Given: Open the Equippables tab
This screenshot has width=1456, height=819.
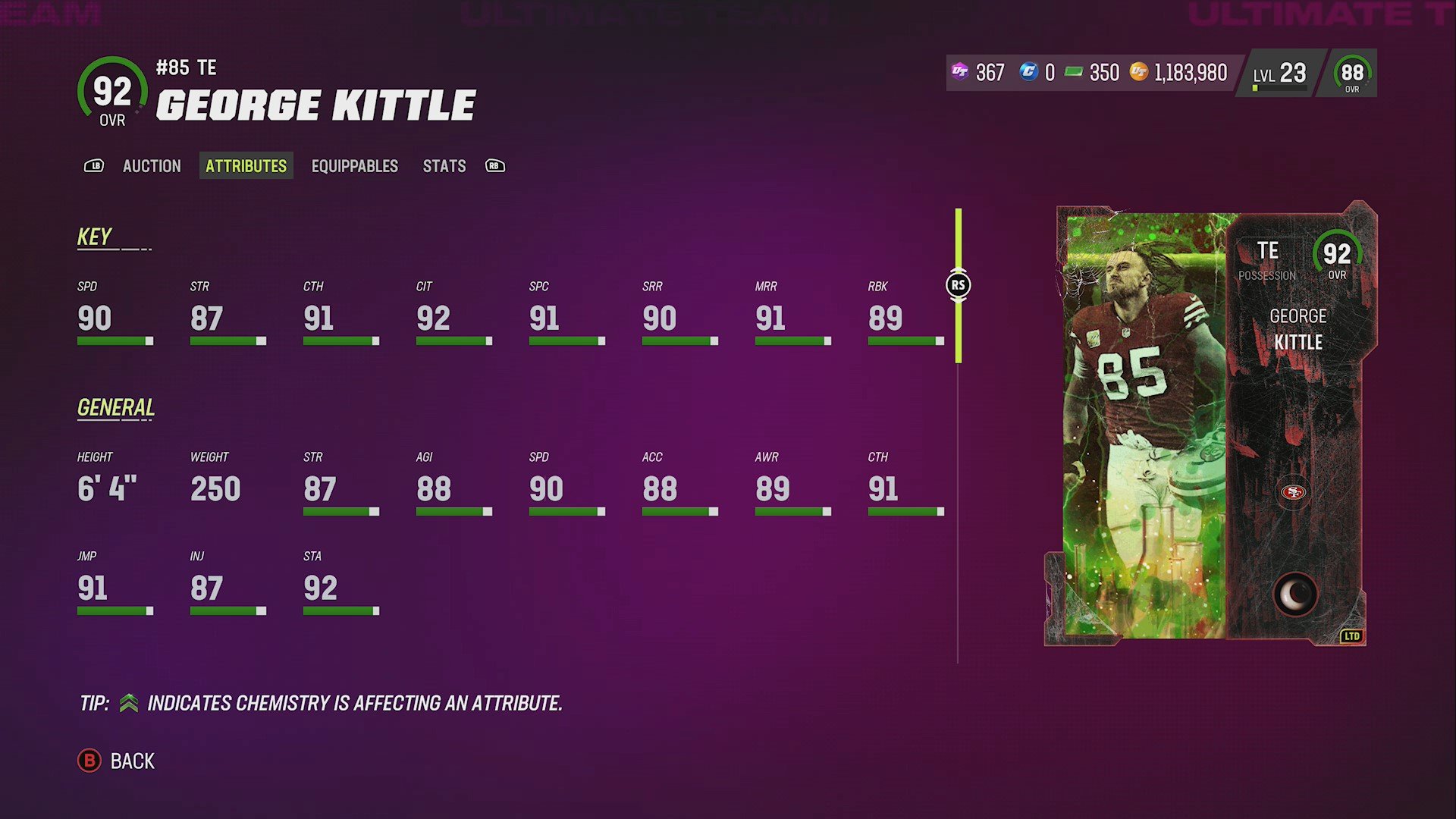Looking at the screenshot, I should (354, 166).
